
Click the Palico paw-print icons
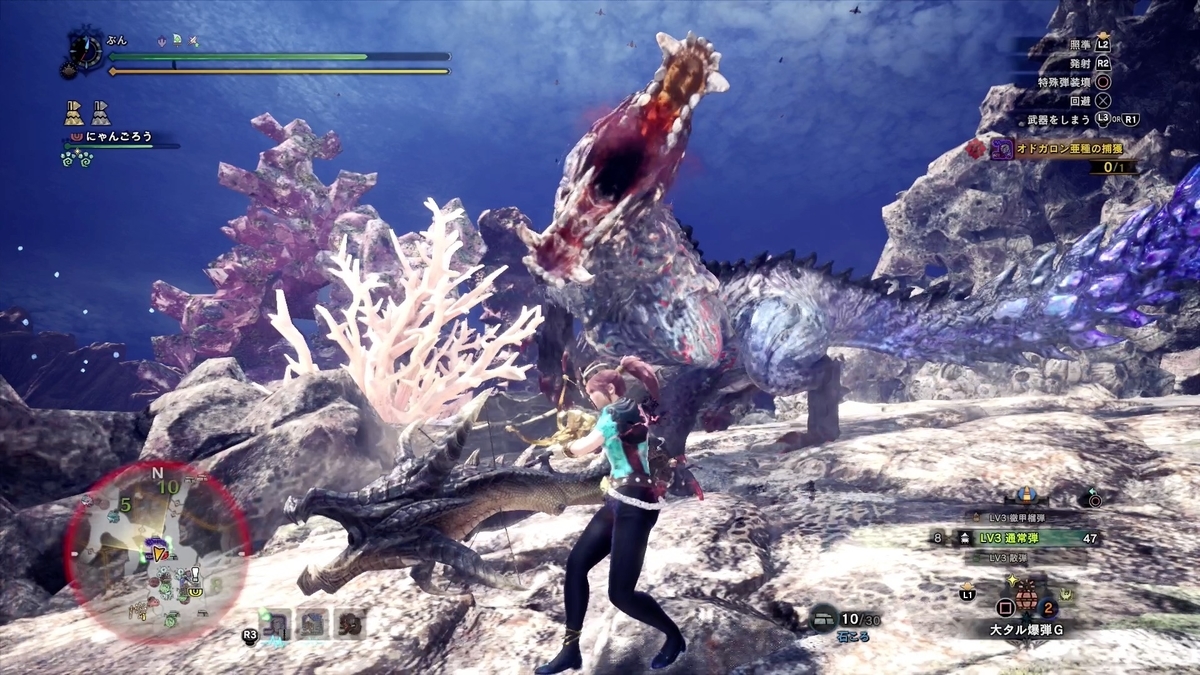79,159
